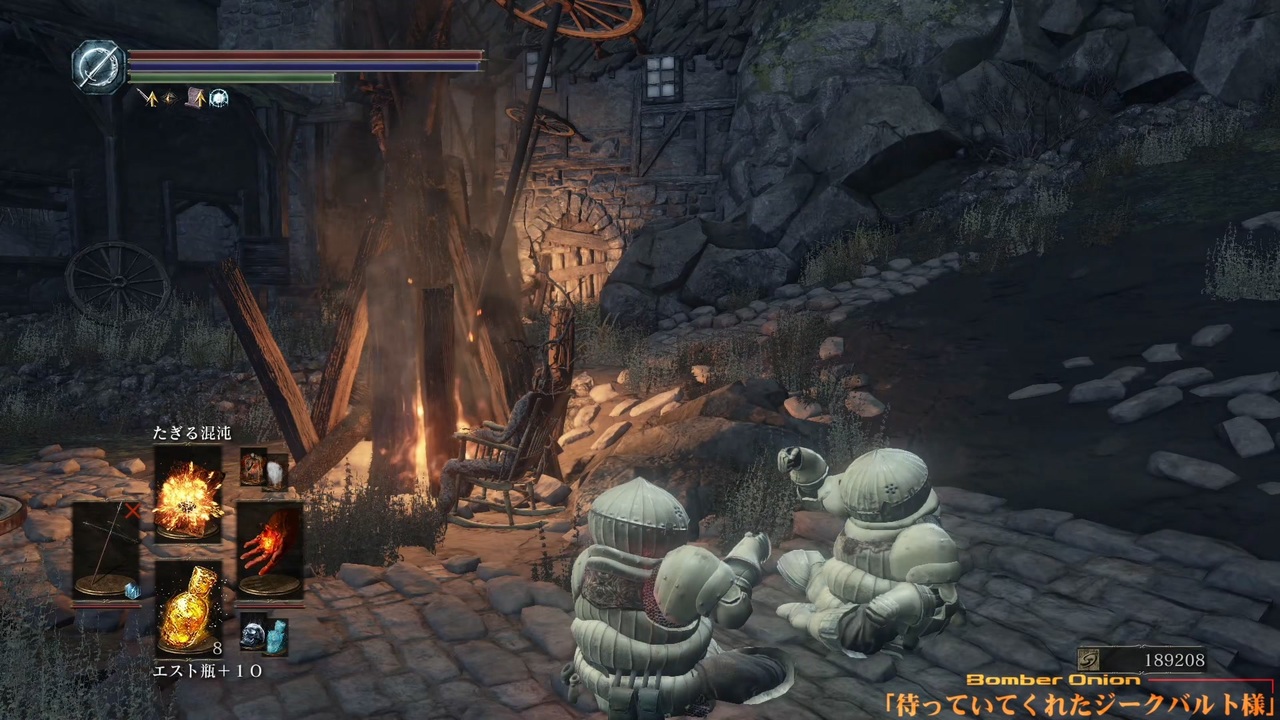Select the small icons above the pyromancy flame
The image size is (1280, 720).
(264, 468)
